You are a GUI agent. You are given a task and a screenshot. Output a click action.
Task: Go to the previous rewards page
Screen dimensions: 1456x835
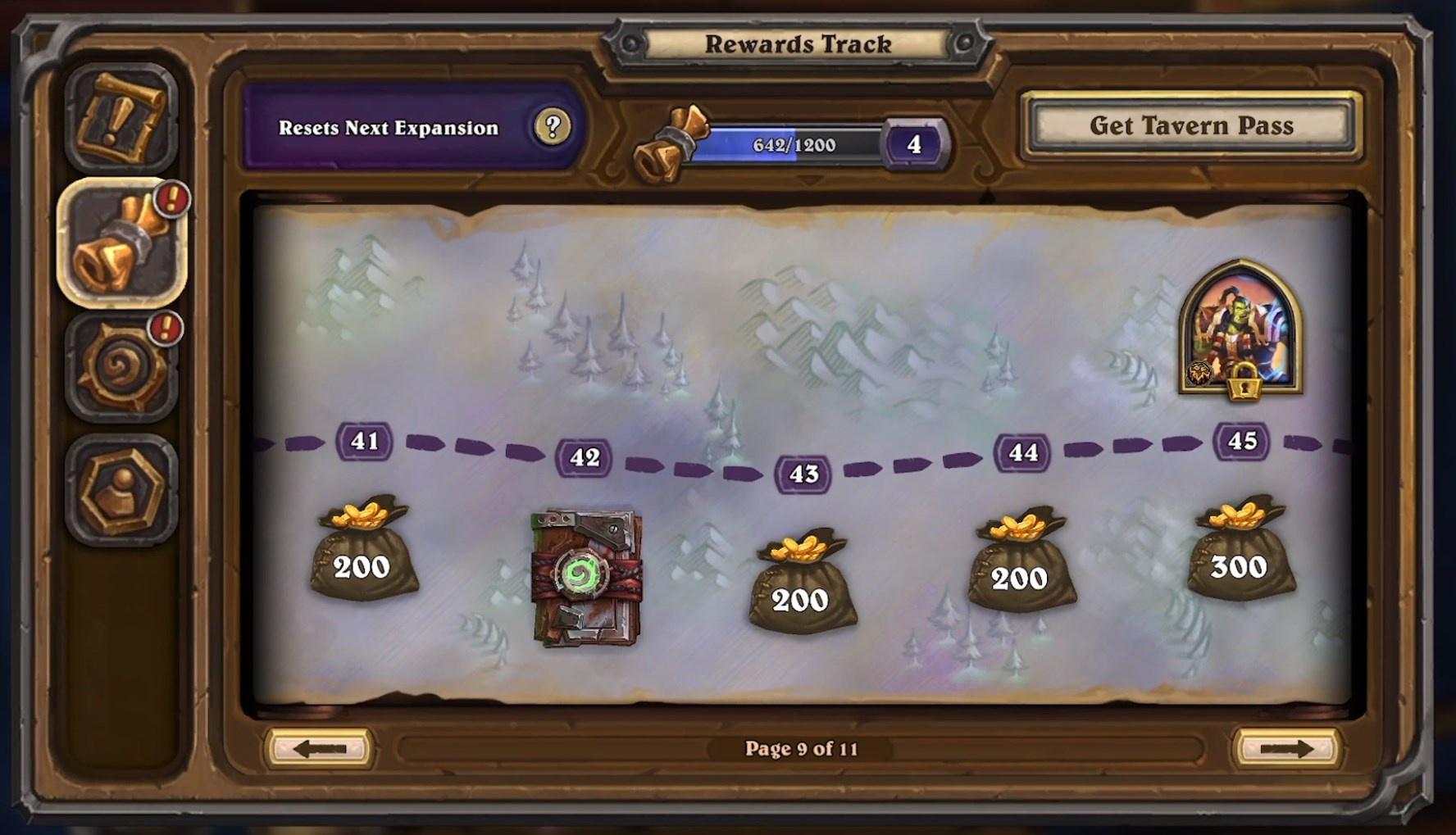point(320,748)
